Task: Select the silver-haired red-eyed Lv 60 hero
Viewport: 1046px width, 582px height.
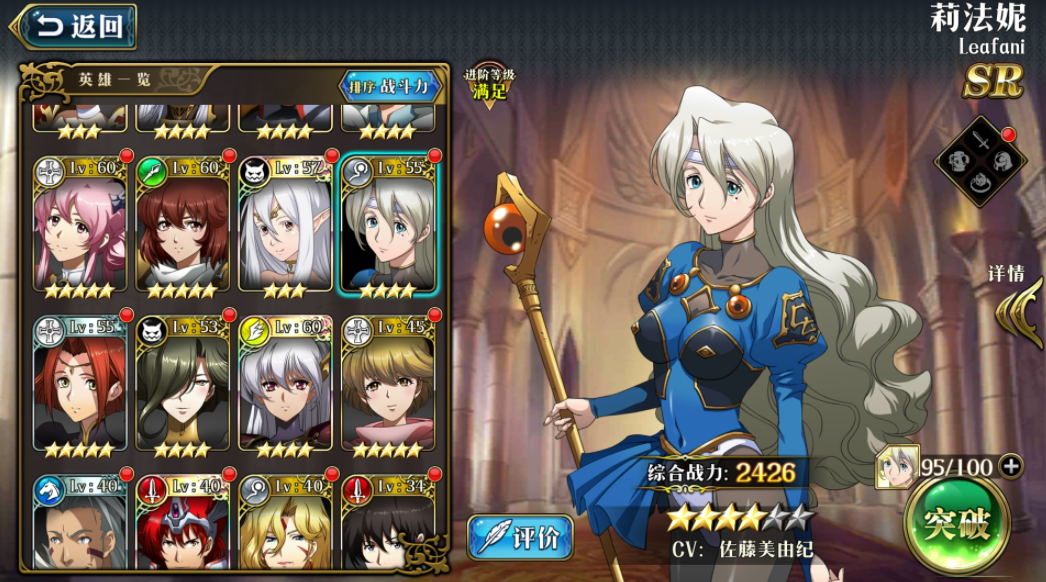Action: click(x=285, y=386)
